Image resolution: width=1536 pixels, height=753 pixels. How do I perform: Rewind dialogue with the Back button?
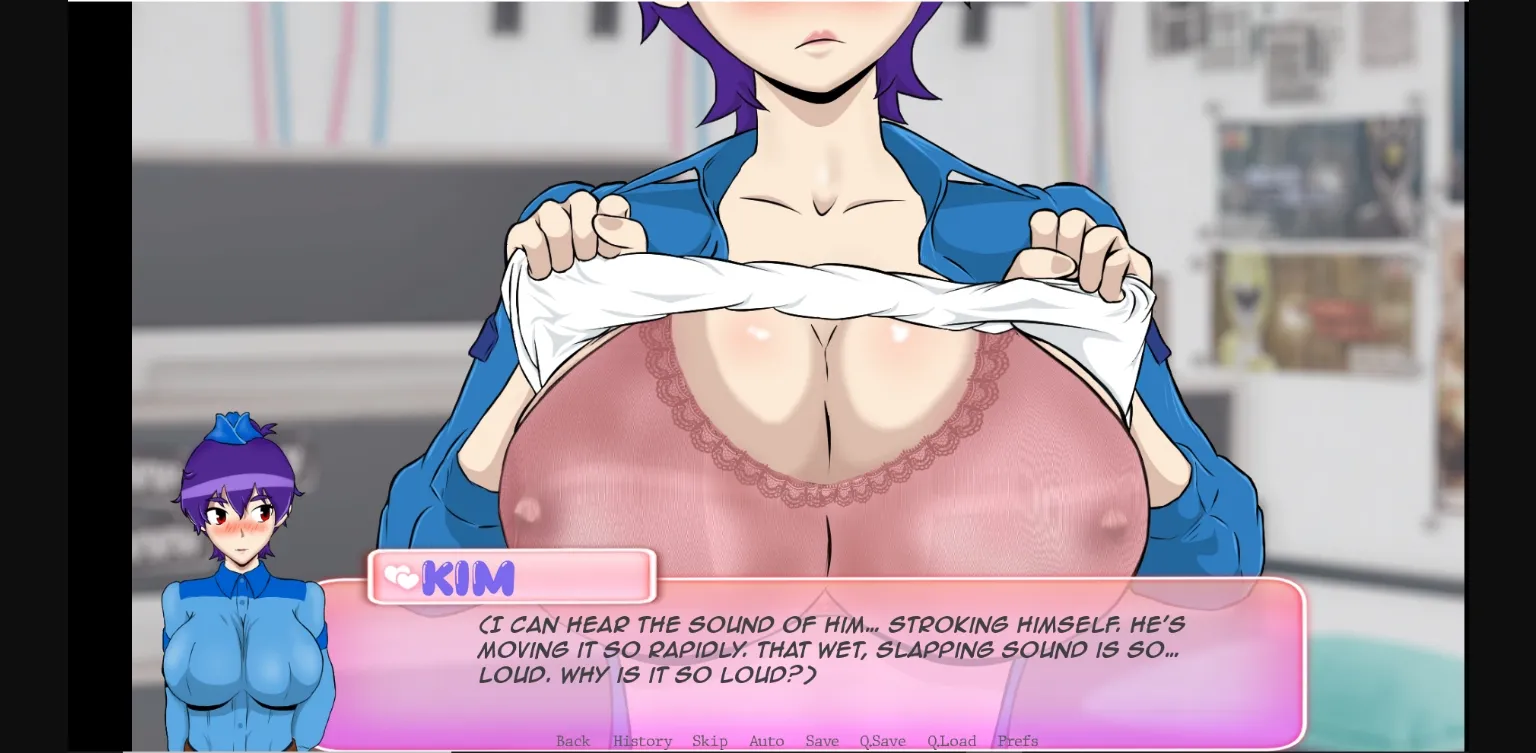click(573, 741)
